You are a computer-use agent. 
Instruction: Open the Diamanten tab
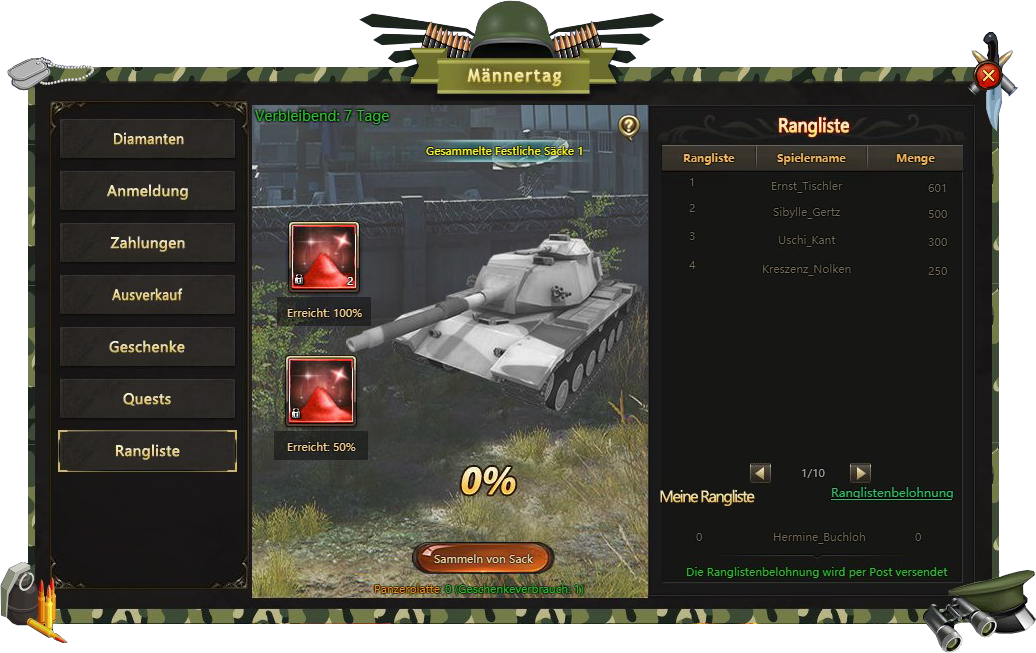tap(148, 139)
